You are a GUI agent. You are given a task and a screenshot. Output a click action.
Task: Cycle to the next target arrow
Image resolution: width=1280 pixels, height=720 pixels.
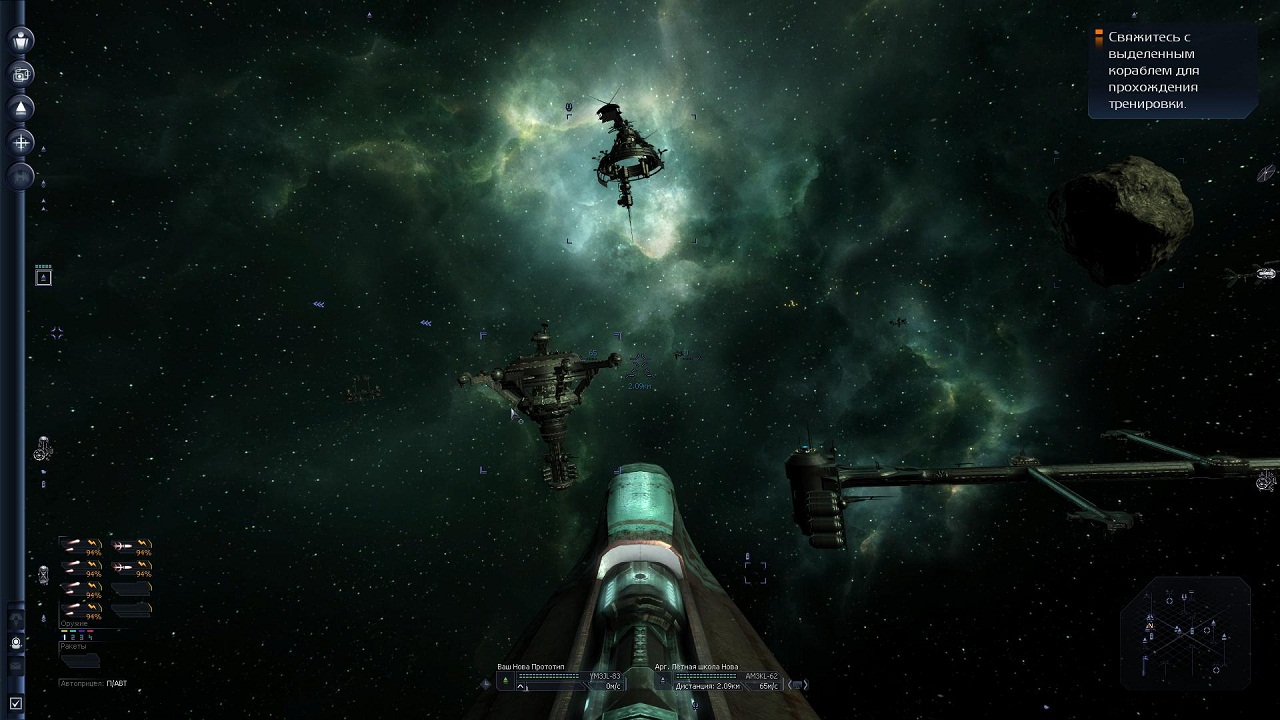806,685
